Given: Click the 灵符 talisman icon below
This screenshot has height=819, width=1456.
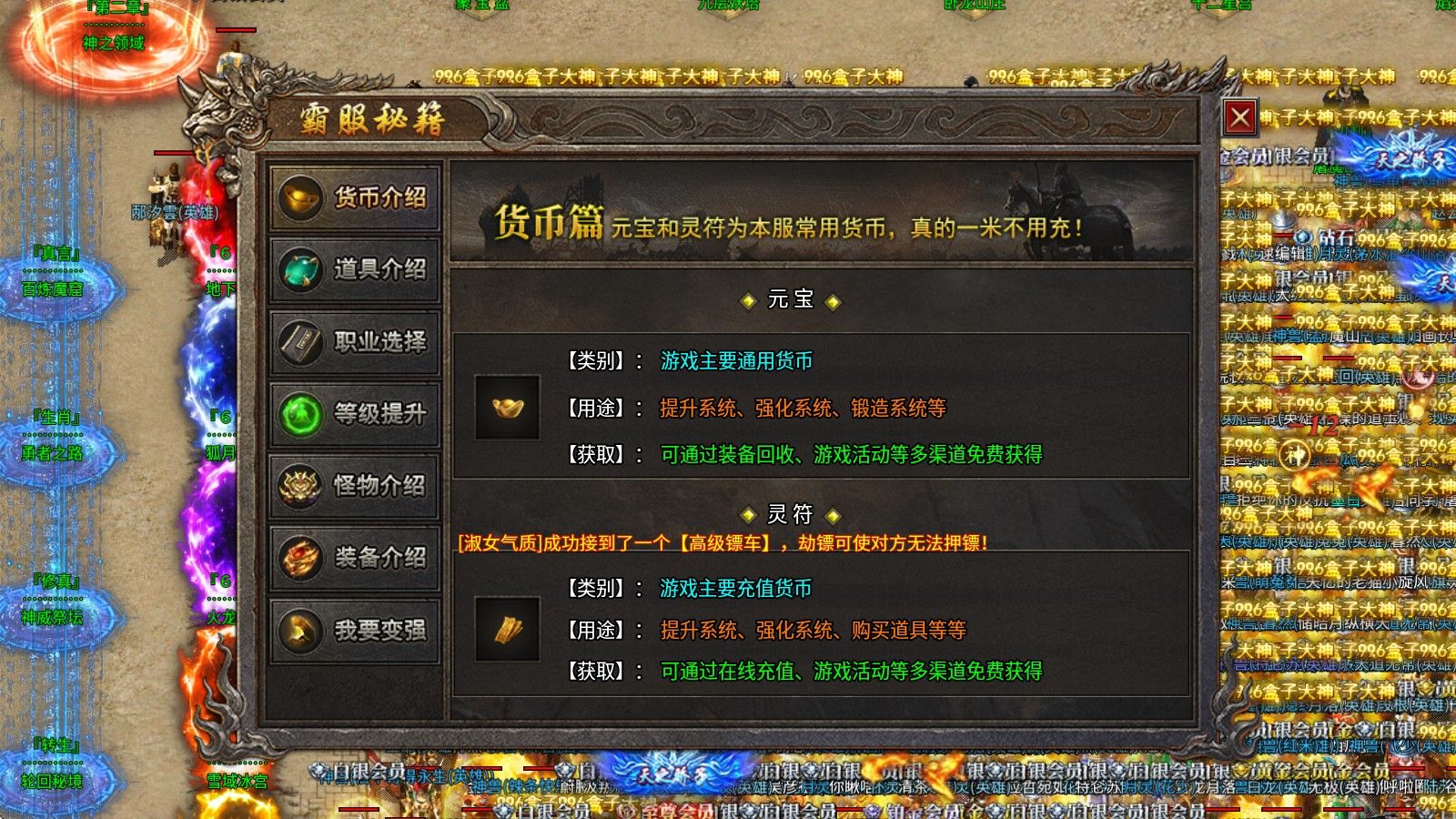Looking at the screenshot, I should click(x=508, y=630).
